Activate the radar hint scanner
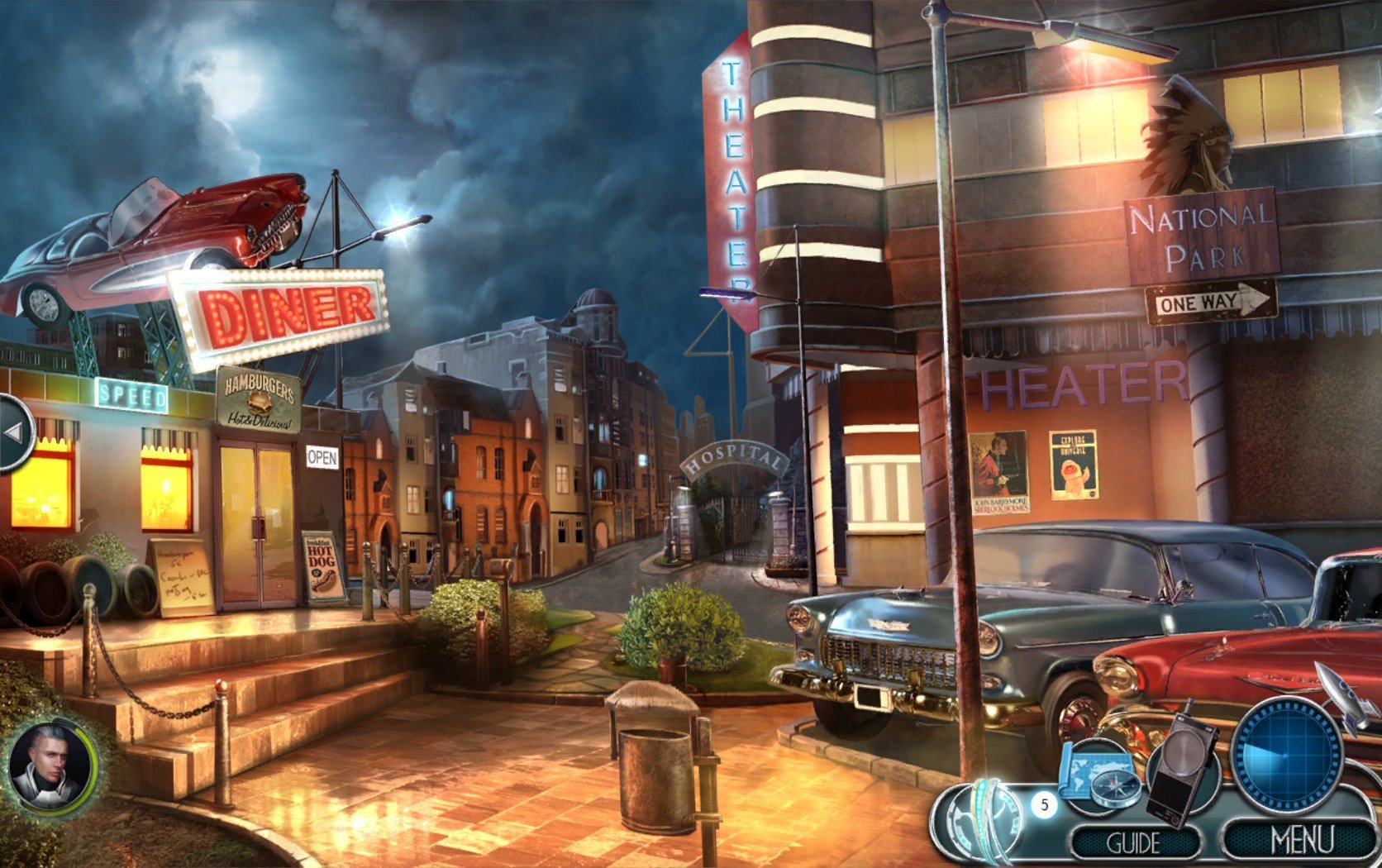1382x868 pixels. tap(1285, 754)
